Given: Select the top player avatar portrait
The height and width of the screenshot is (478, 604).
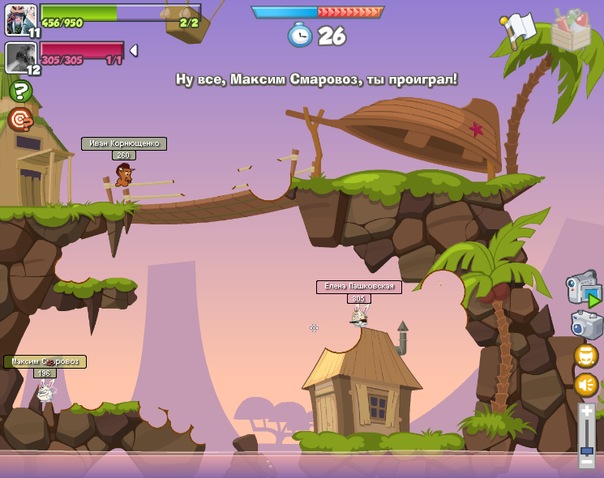Looking at the screenshot, I should (x=20, y=18).
